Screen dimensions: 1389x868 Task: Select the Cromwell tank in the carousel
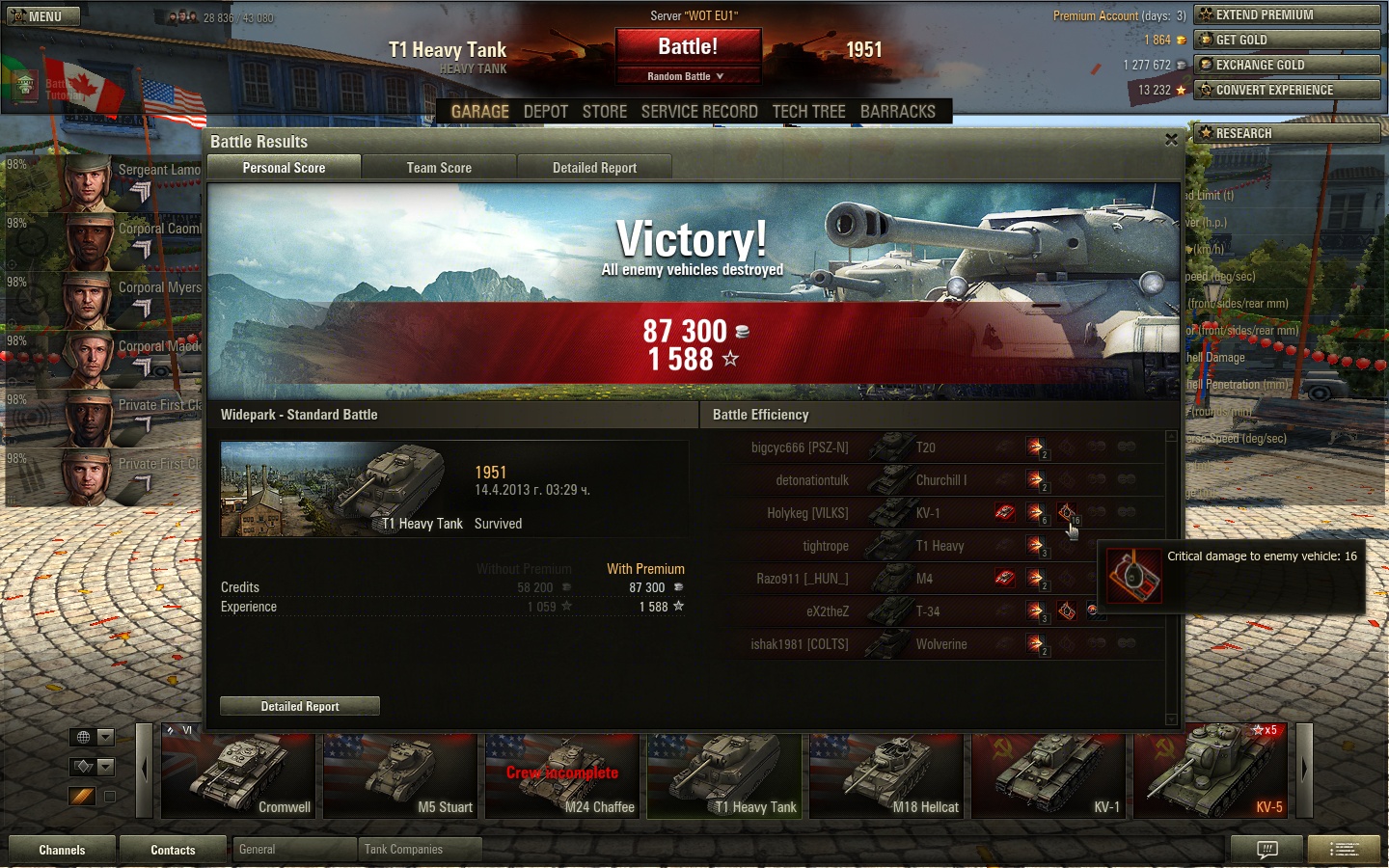[x=238, y=774]
